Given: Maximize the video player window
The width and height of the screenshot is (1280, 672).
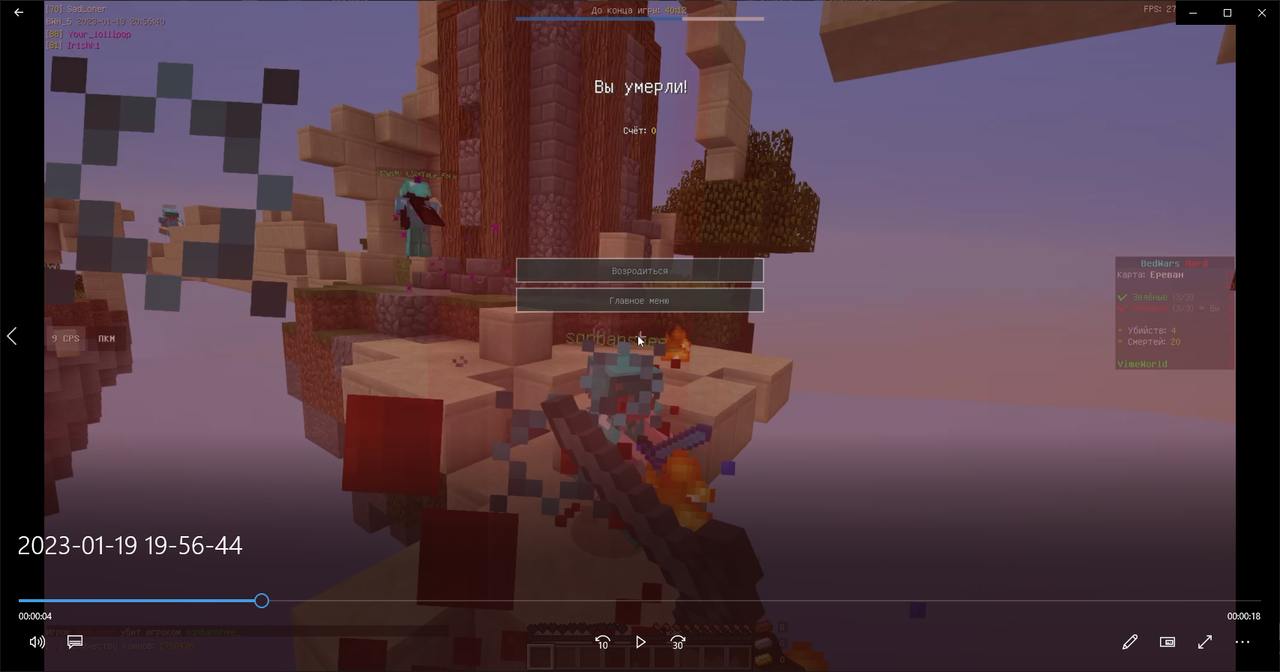Looking at the screenshot, I should point(1228,12).
